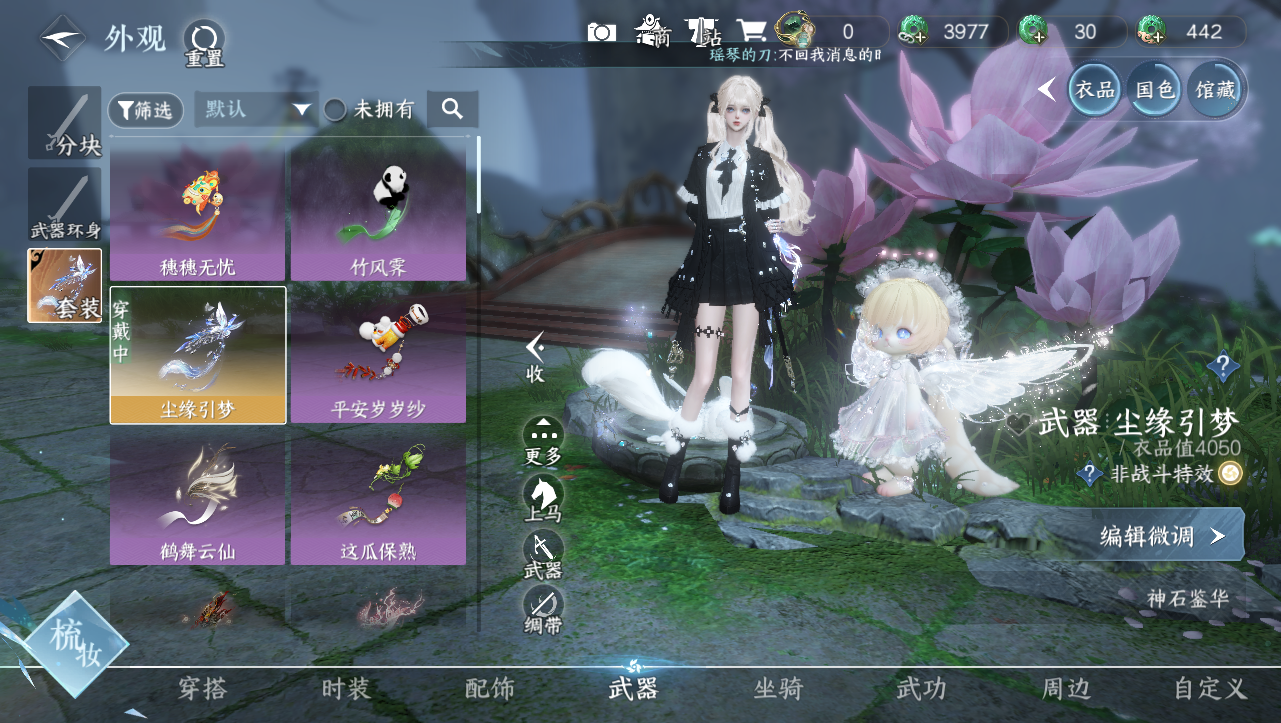Choose the 竹风霁 panda weapon skin
1281x723 pixels.
tap(378, 212)
